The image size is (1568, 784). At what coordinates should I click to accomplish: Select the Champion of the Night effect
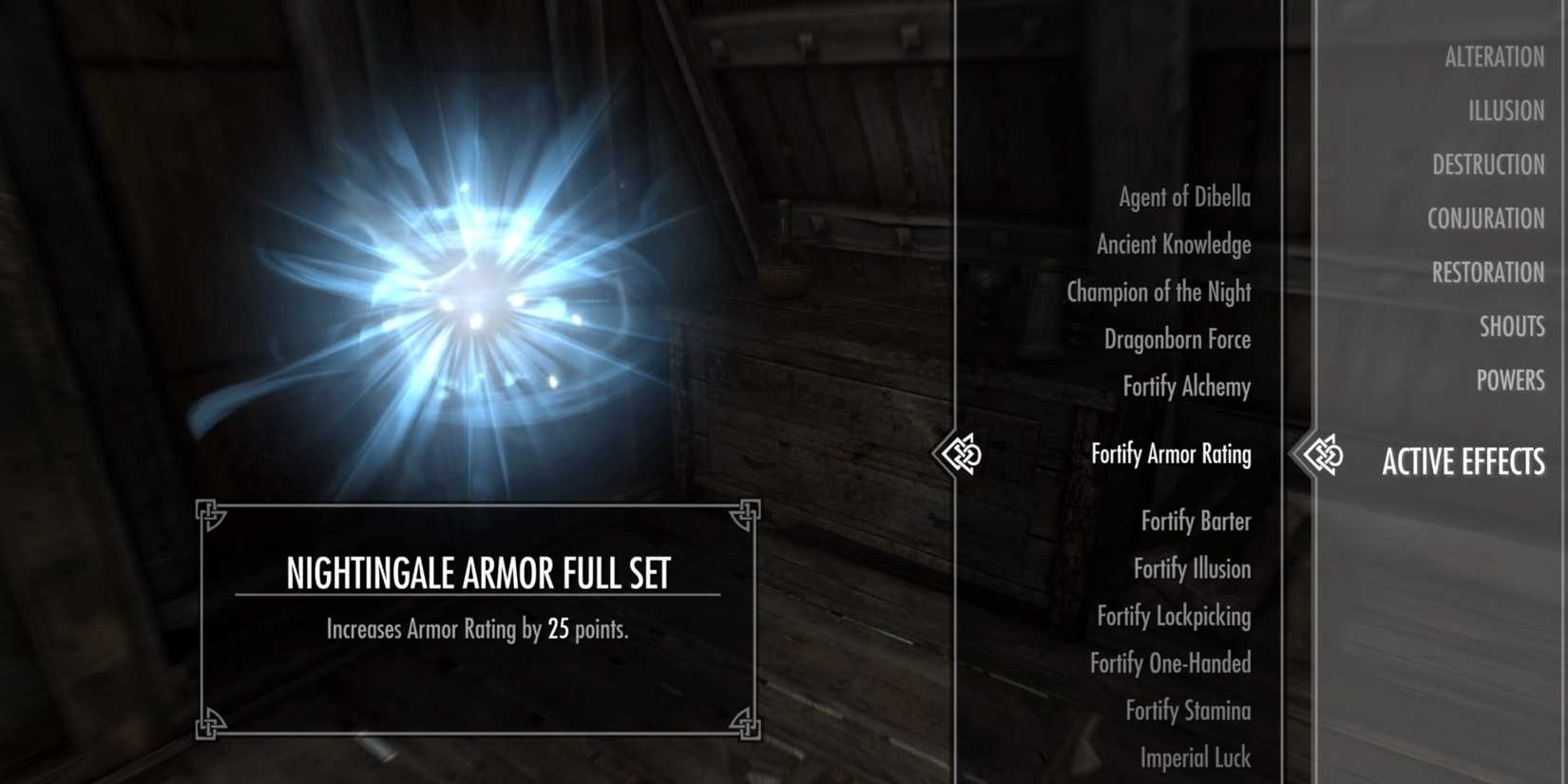click(1157, 292)
